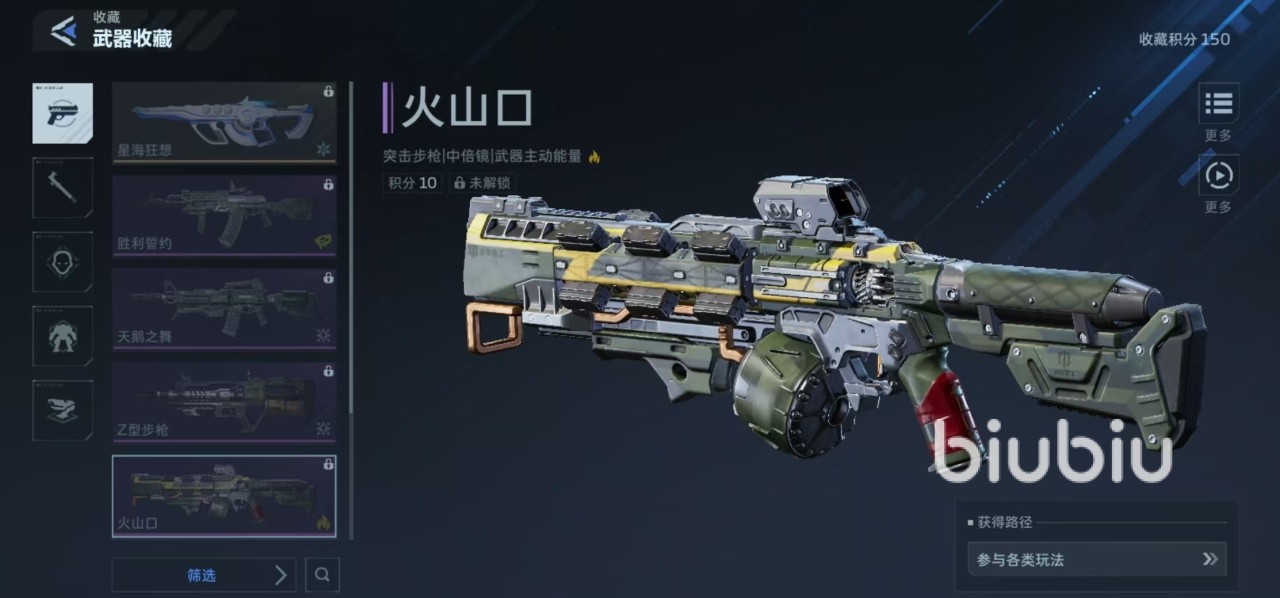Select the 火山口 weapon entry

point(224,496)
